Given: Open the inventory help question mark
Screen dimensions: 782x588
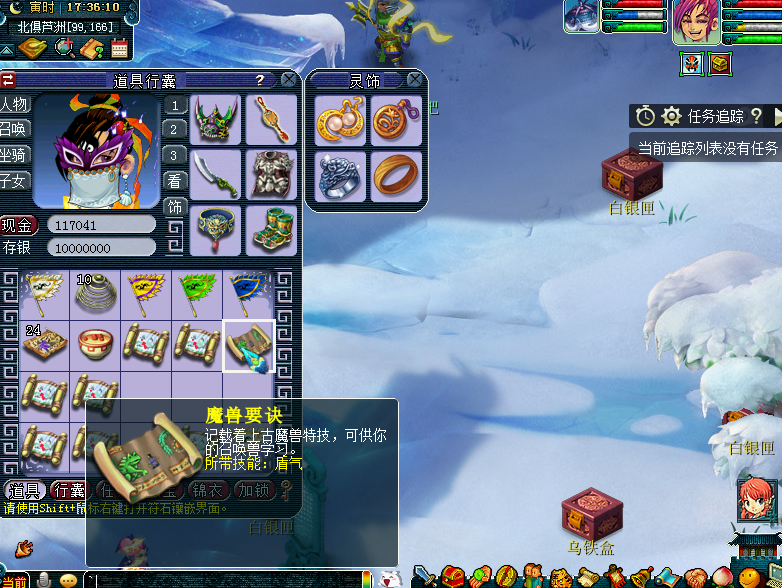Looking at the screenshot, I should click(260, 80).
